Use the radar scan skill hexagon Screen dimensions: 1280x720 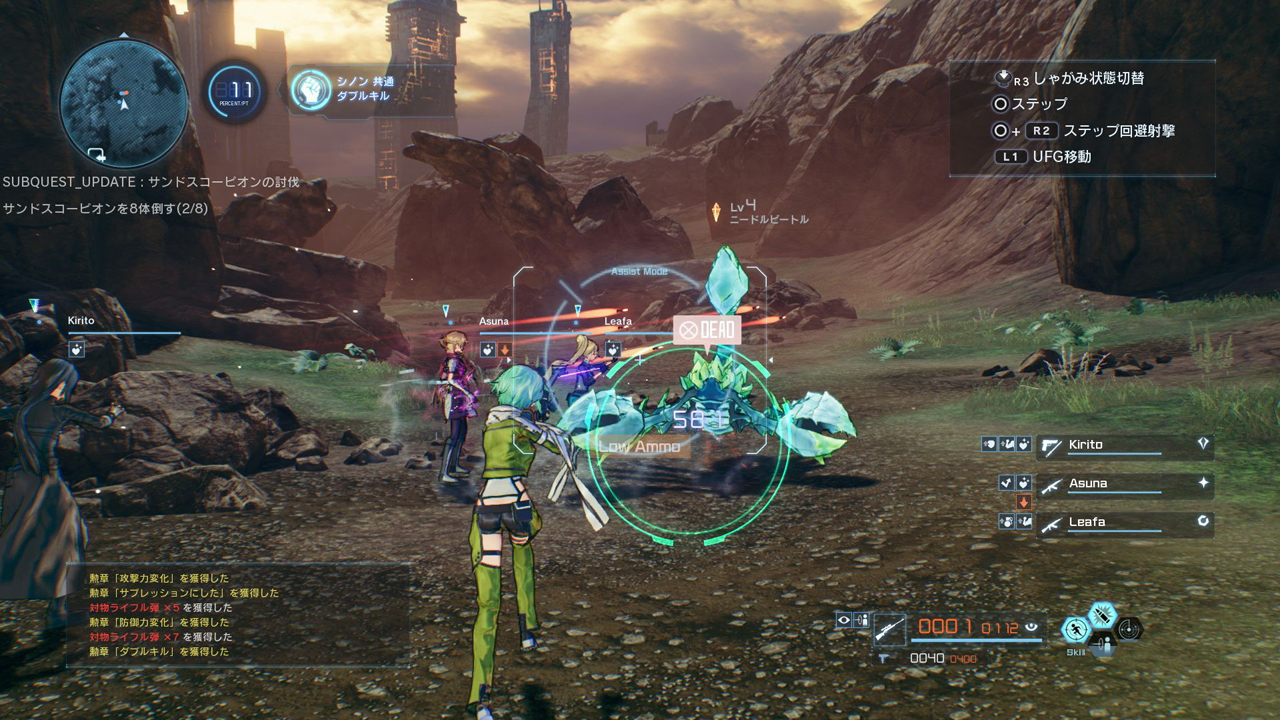[1129, 629]
